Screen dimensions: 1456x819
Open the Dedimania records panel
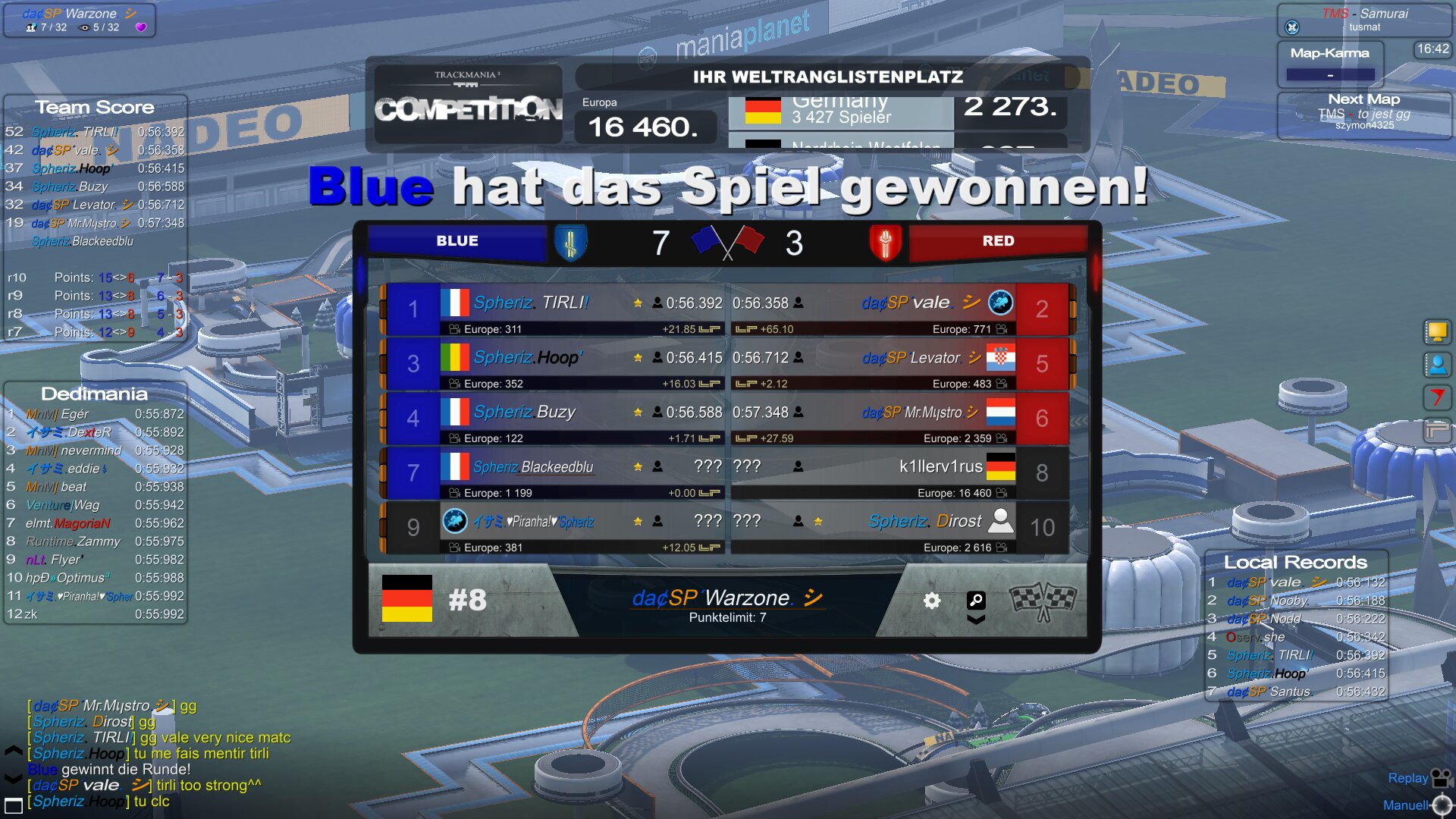[x=94, y=394]
